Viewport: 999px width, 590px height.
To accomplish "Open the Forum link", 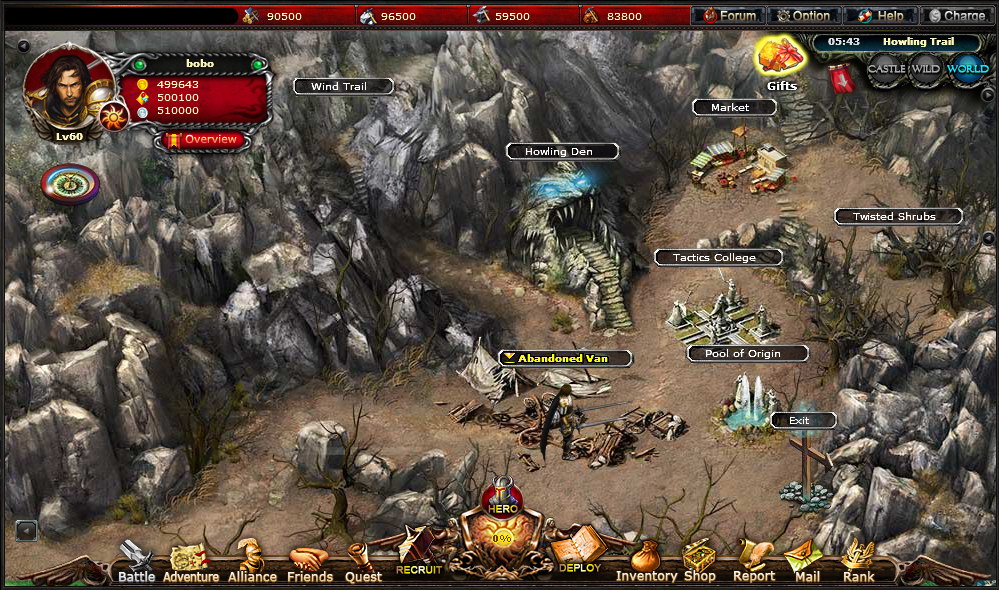I will point(729,15).
